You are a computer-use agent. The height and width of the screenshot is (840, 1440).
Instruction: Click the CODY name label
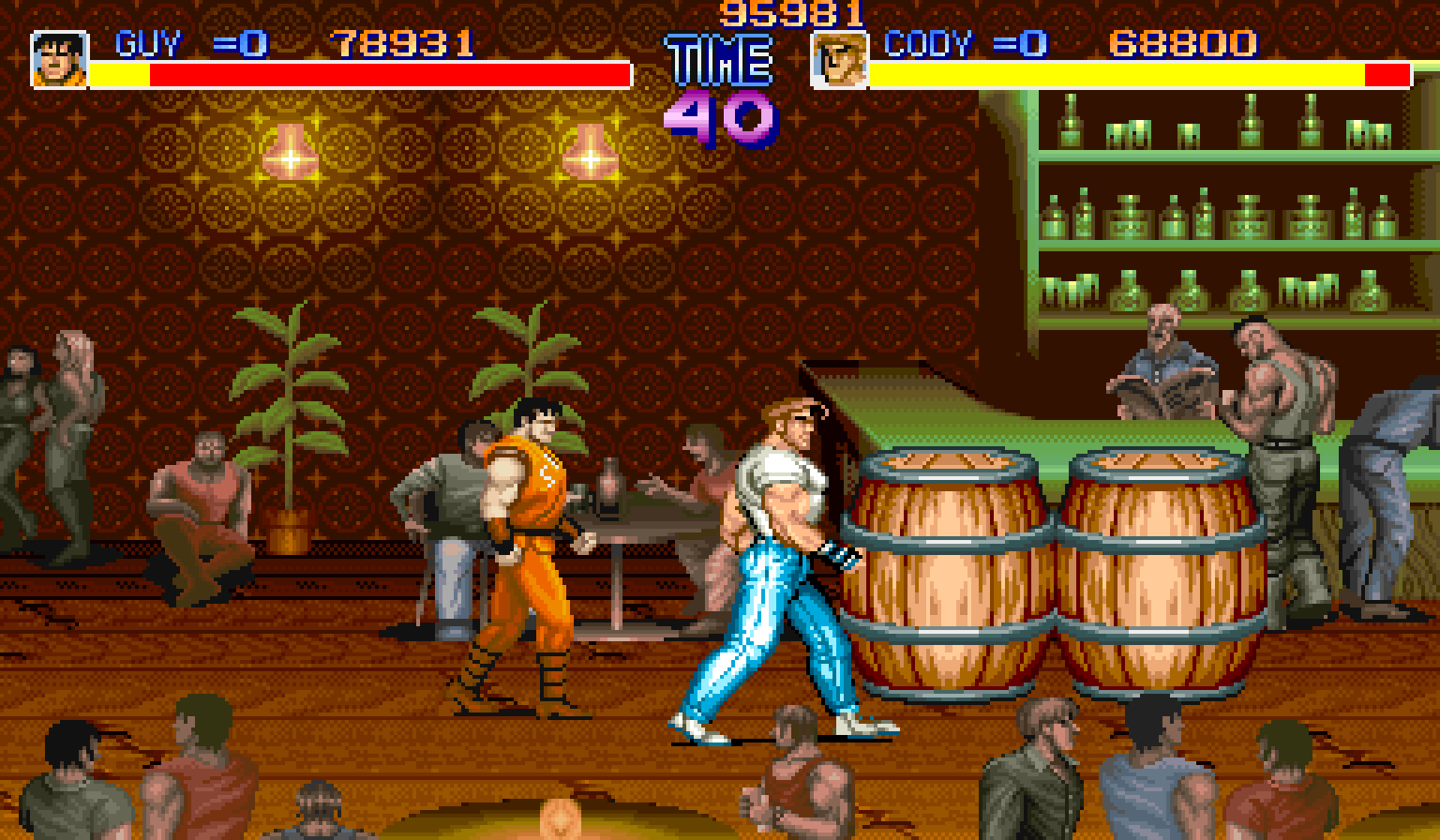pos(928,41)
